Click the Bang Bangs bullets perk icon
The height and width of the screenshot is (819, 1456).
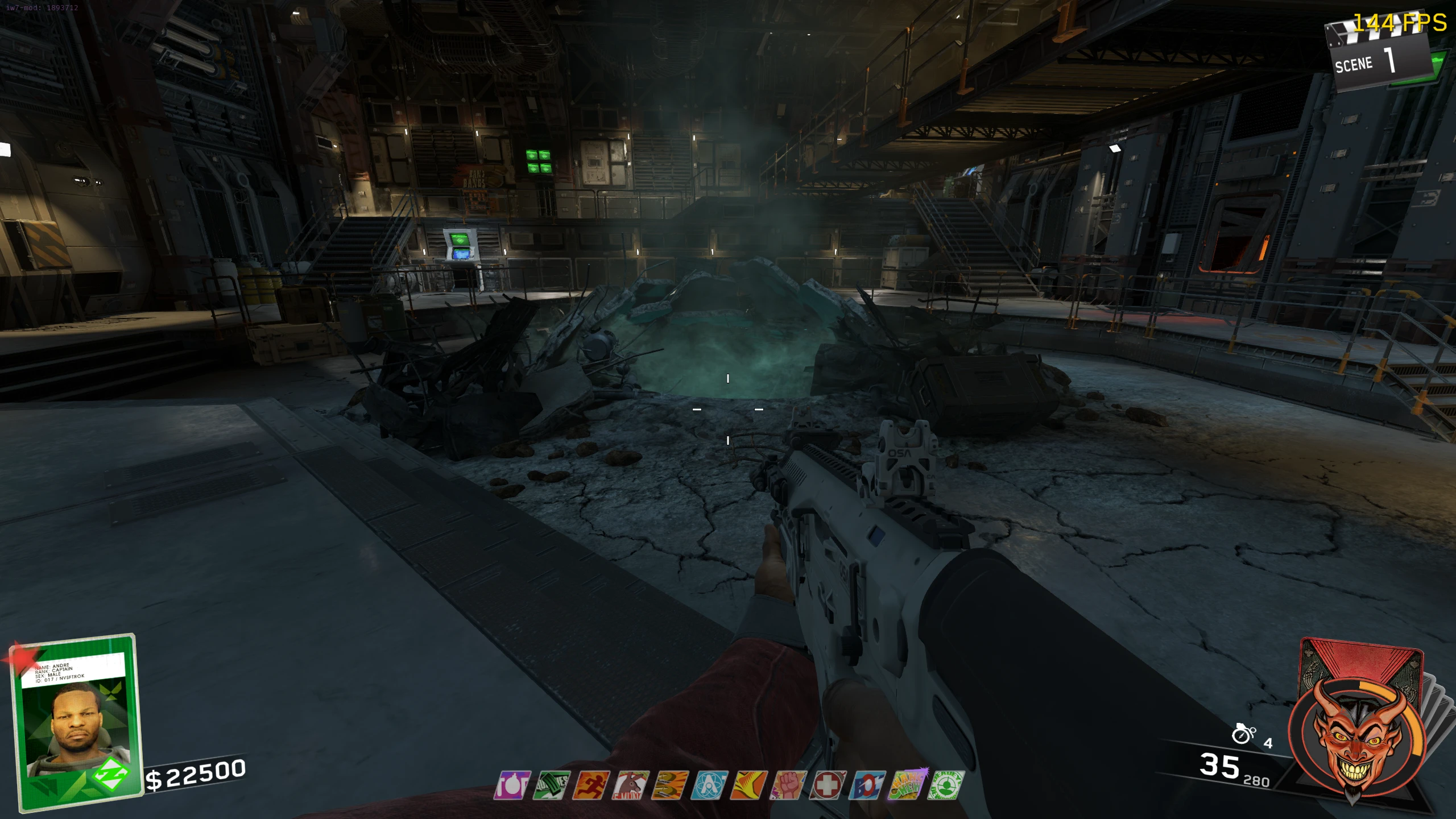click(670, 785)
